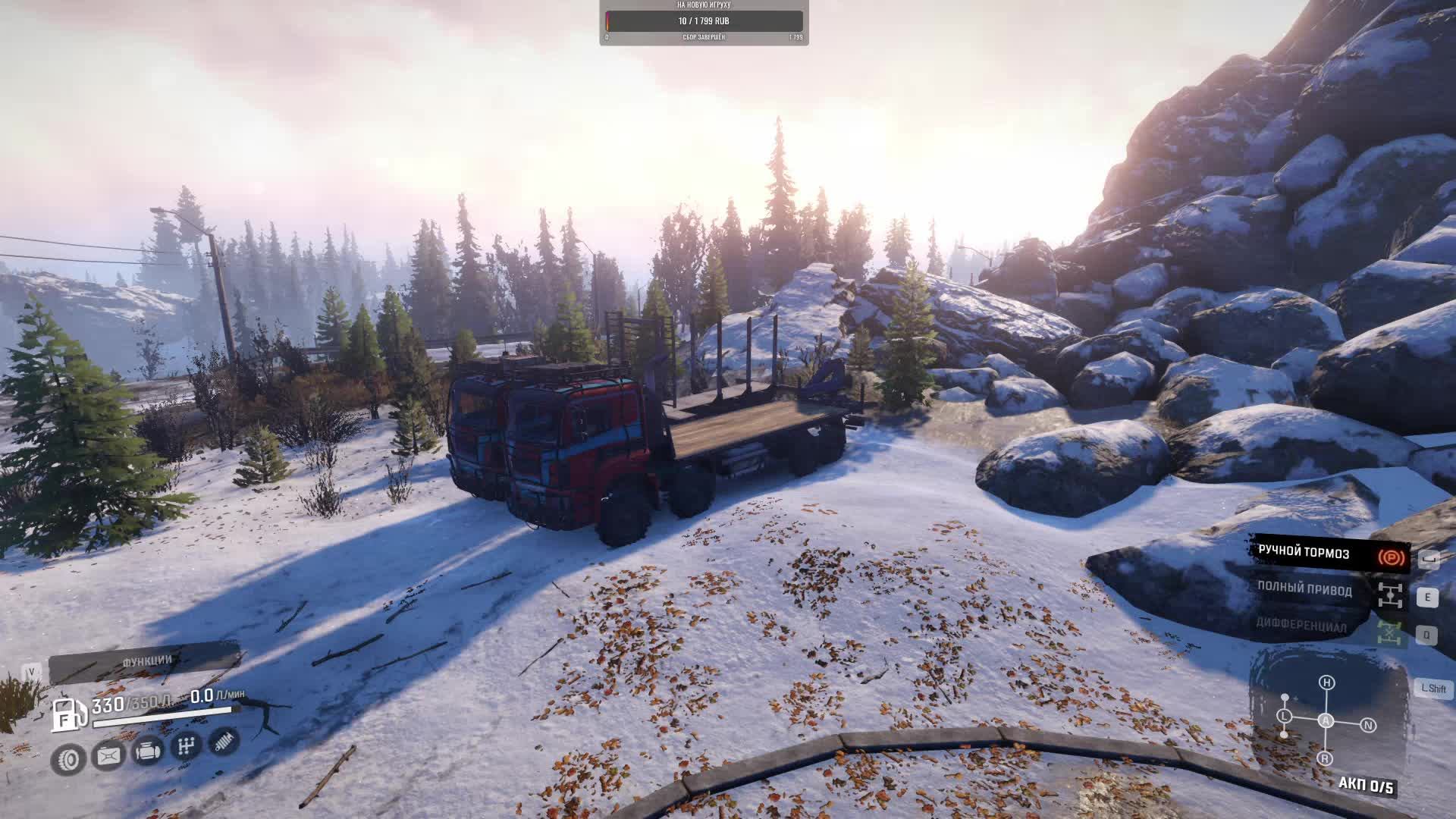Click the fuel pump icon
The image size is (1456, 819).
point(68,714)
